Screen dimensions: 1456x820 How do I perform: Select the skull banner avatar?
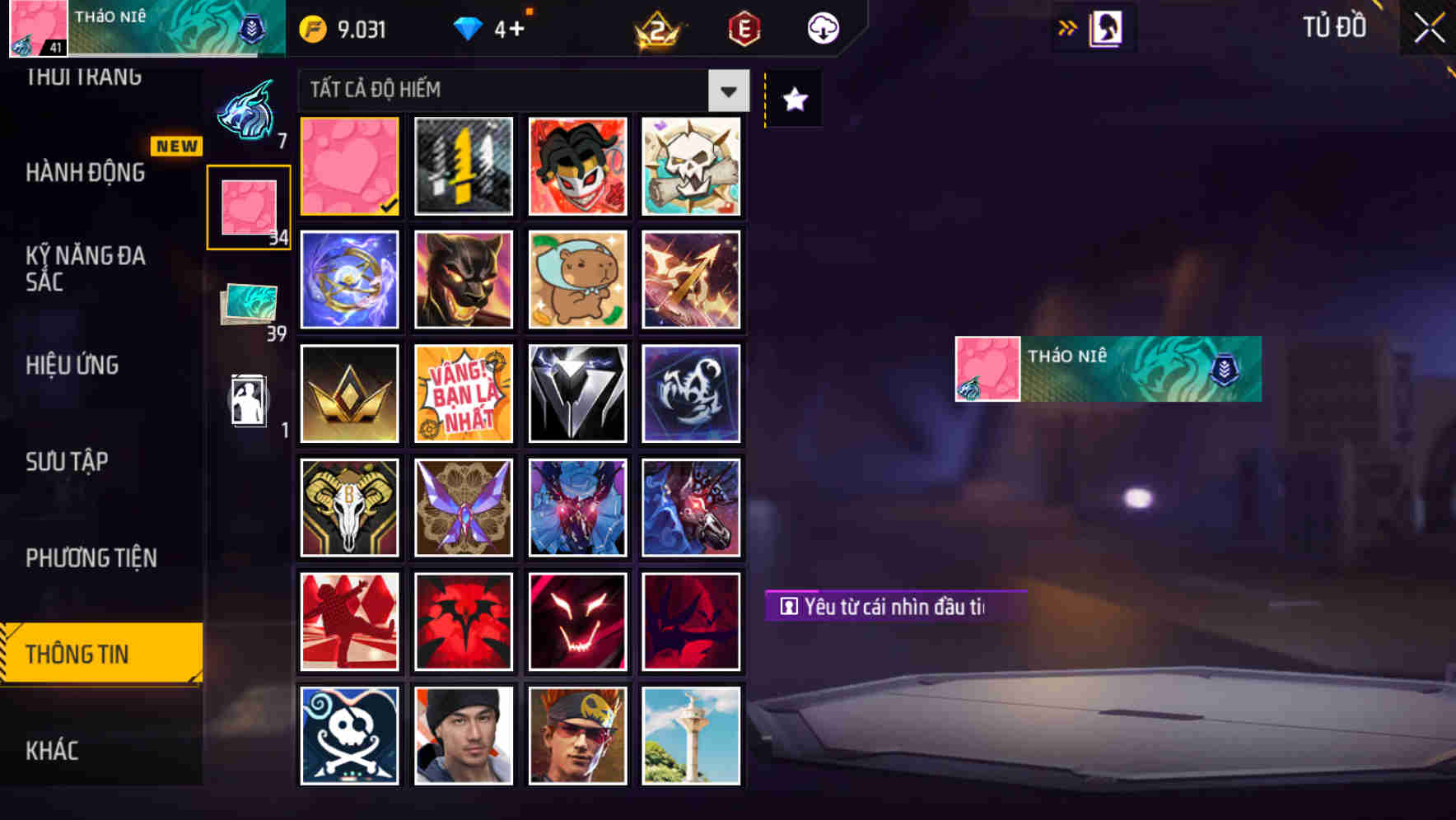[x=691, y=165]
